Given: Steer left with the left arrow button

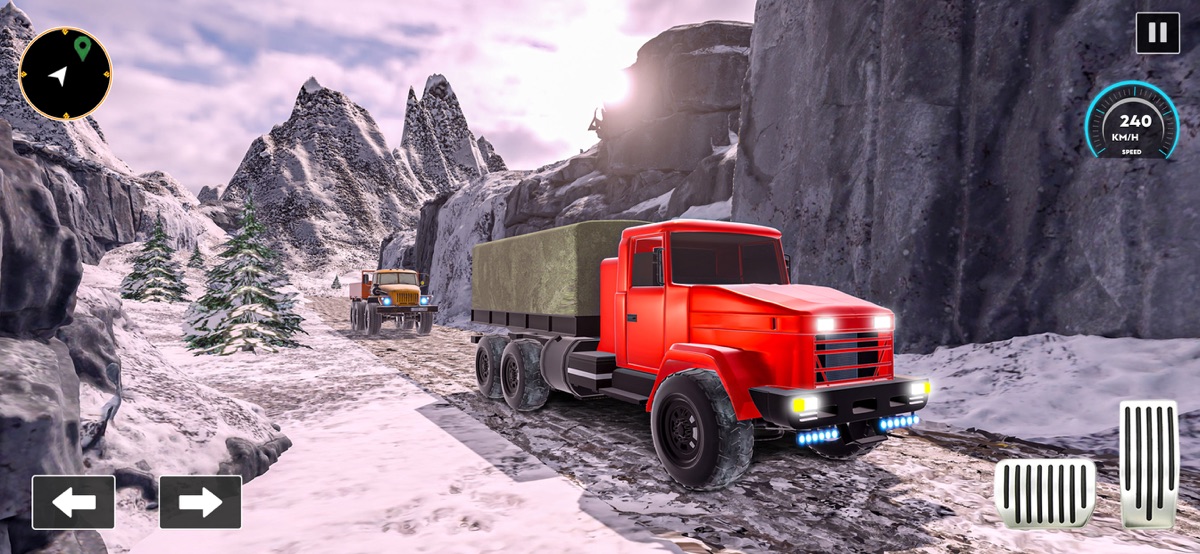Looking at the screenshot, I should tap(73, 502).
